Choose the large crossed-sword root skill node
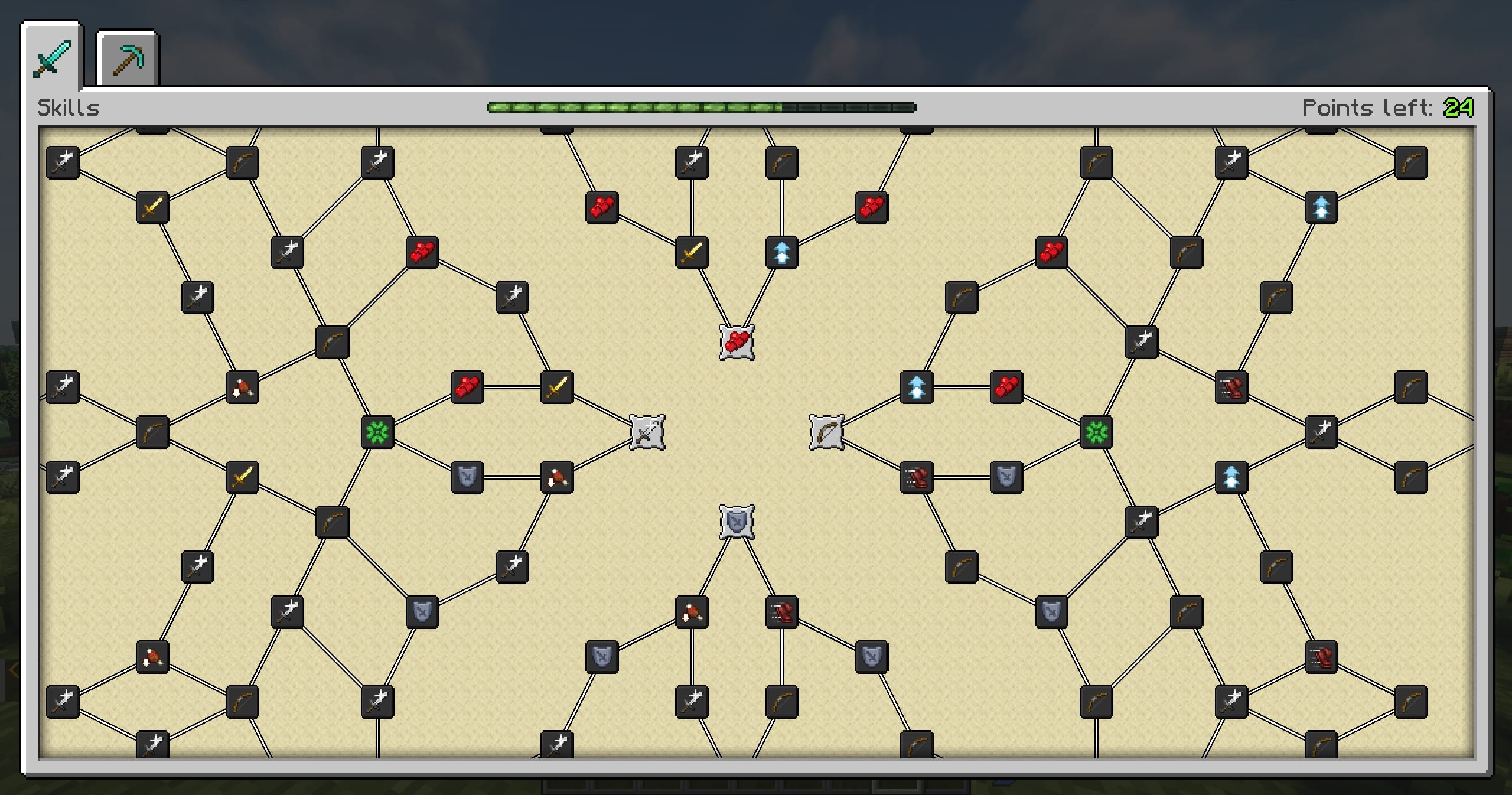1512x795 pixels. click(647, 432)
